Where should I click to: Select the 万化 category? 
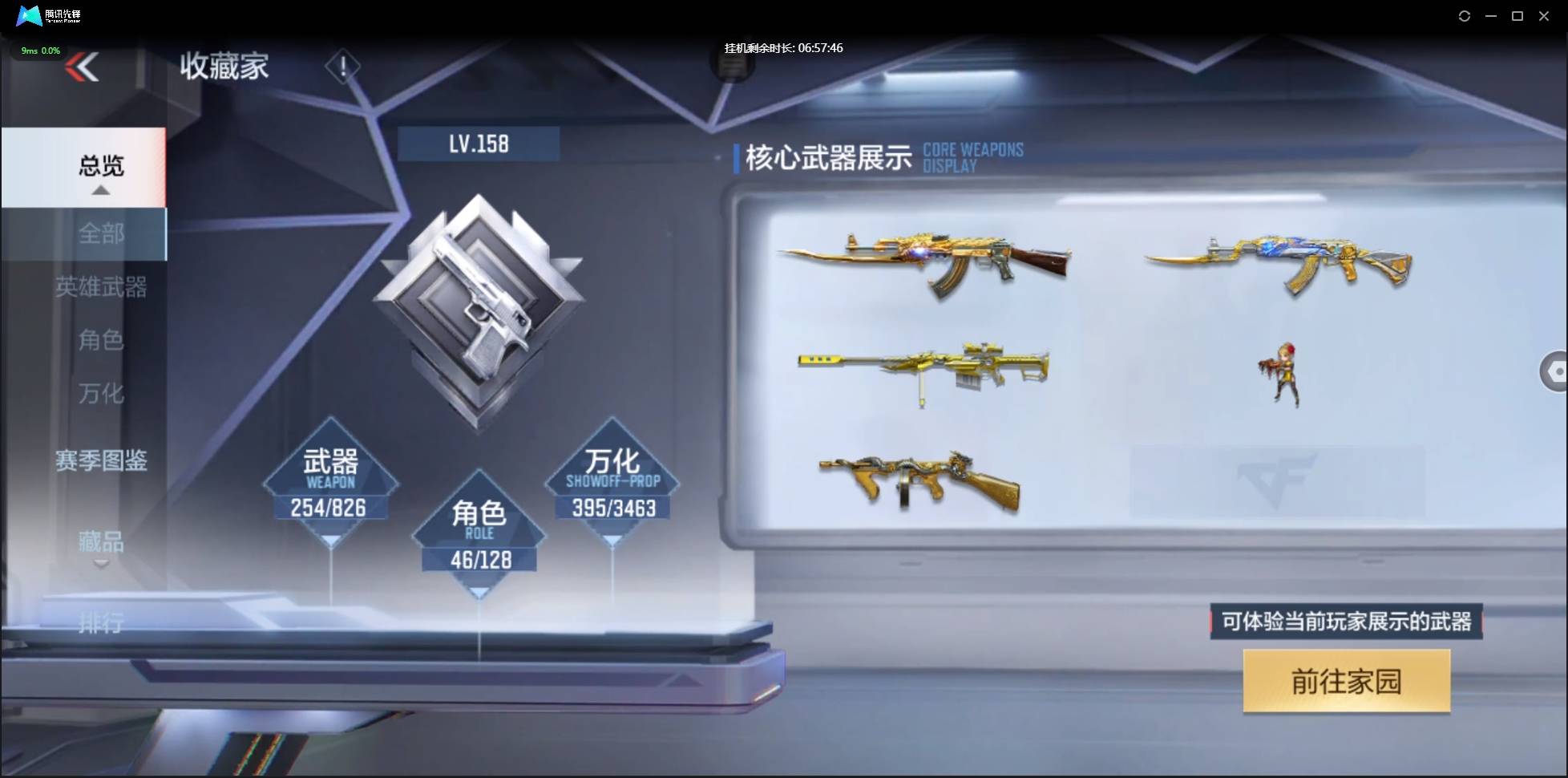tap(101, 394)
